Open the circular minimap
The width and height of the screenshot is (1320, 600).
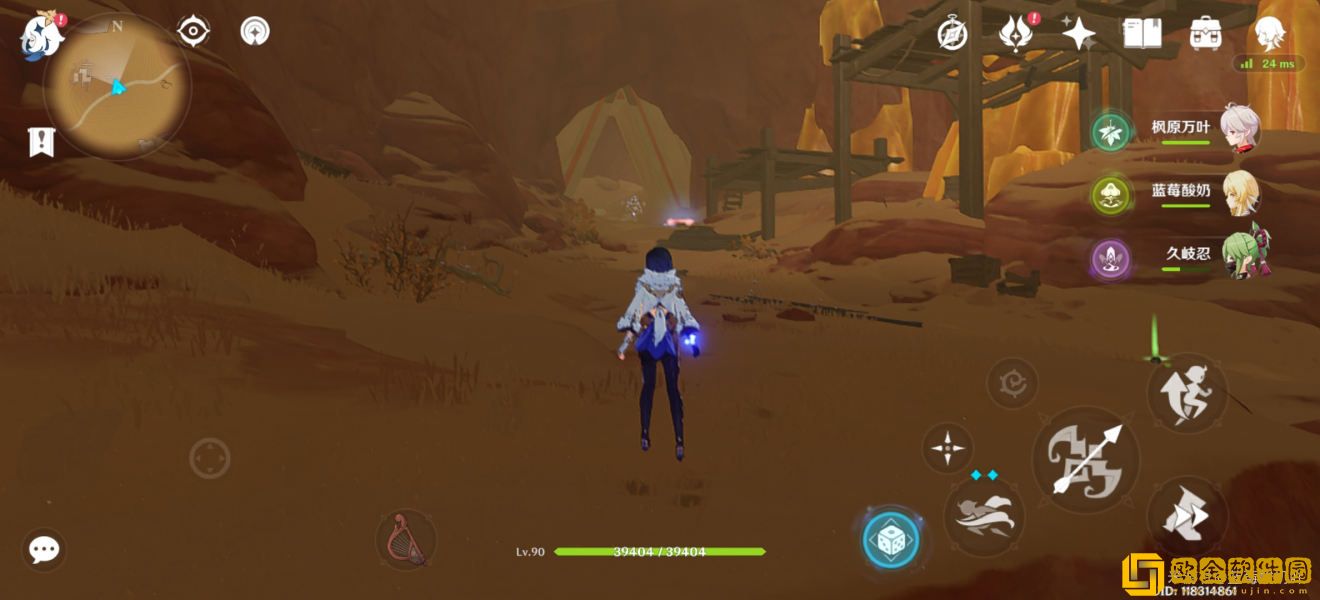(117, 88)
